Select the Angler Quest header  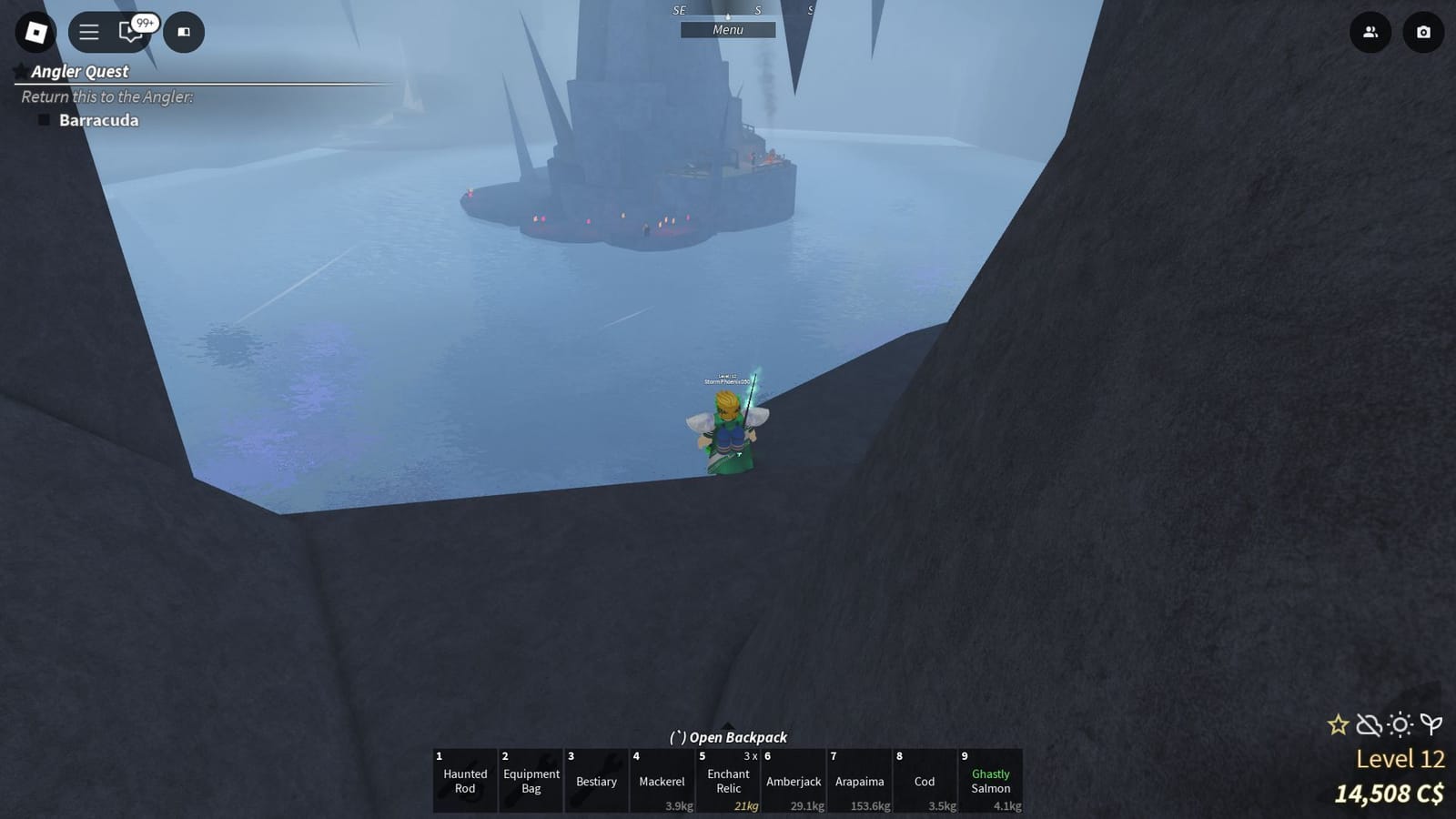point(80,71)
